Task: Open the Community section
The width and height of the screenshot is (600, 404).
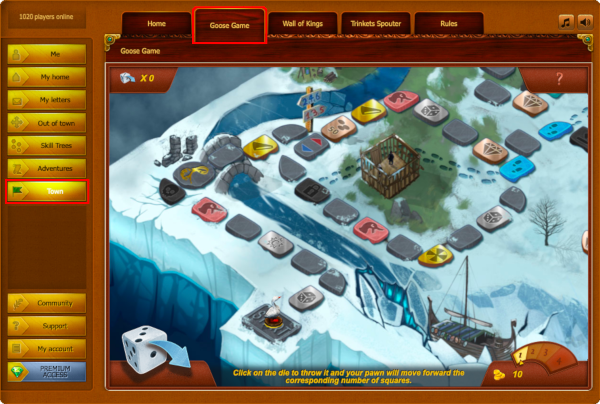Action: [47, 303]
